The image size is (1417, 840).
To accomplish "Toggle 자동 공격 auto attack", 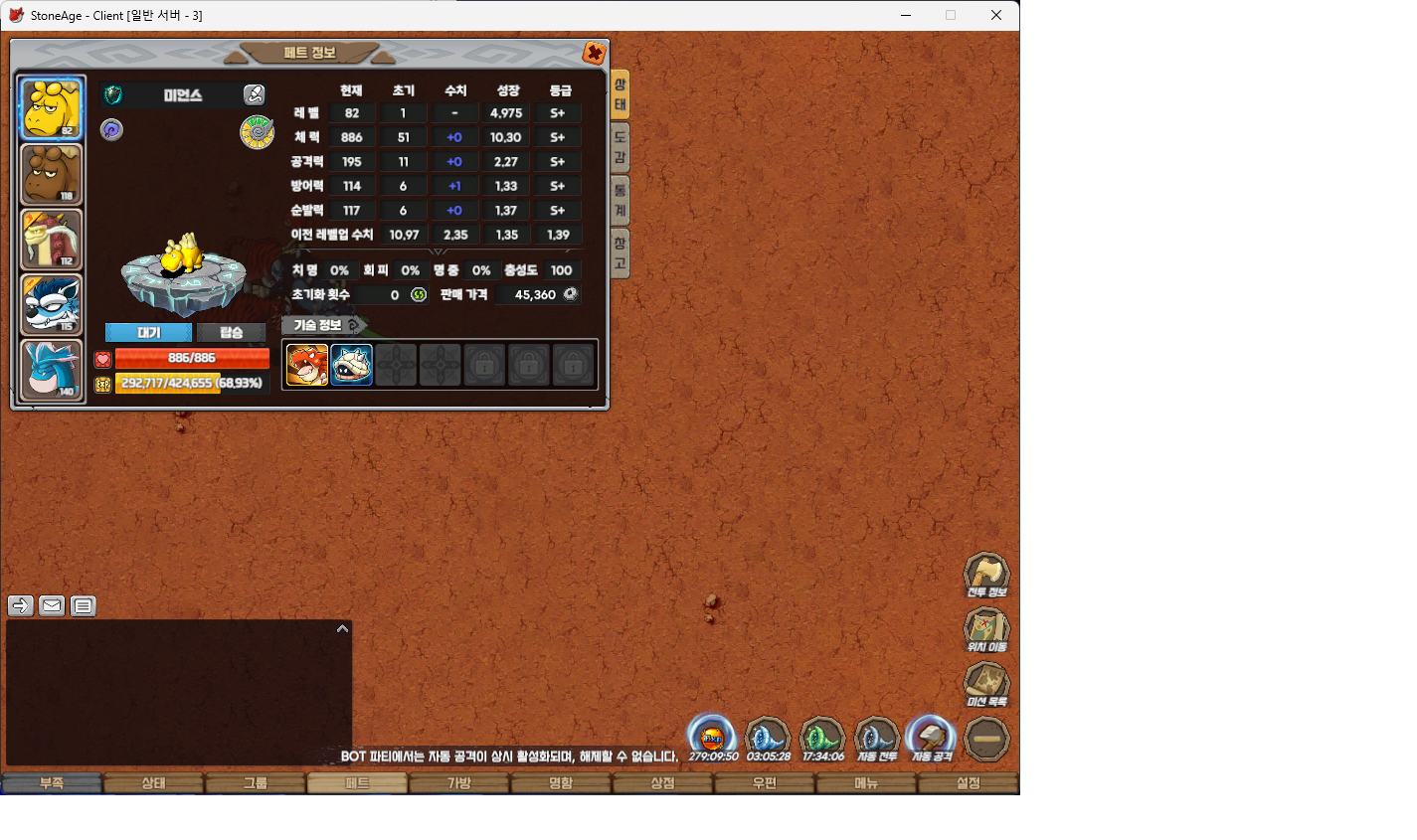I will point(932,740).
